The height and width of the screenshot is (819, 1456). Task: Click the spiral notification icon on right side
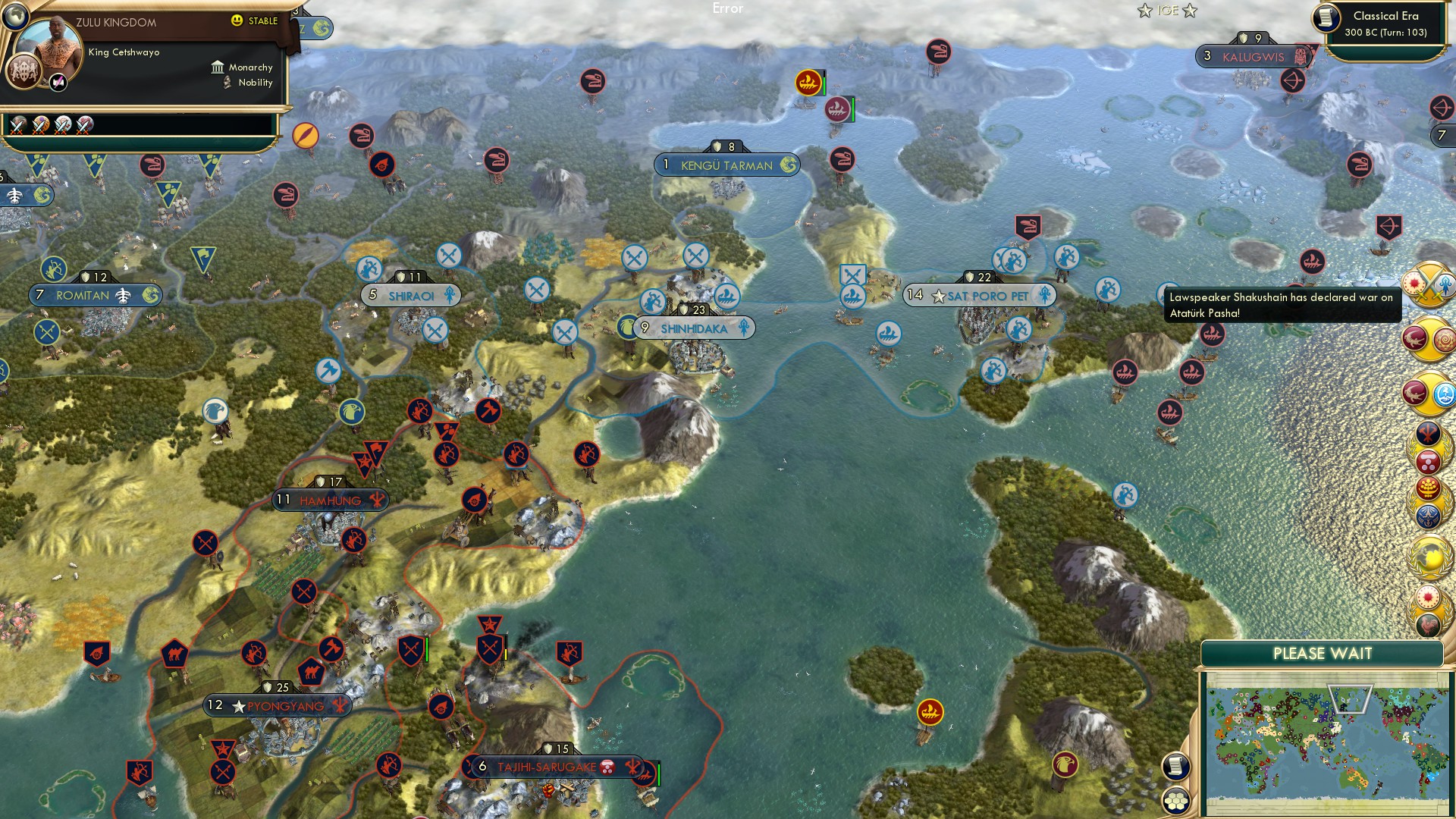1442,337
